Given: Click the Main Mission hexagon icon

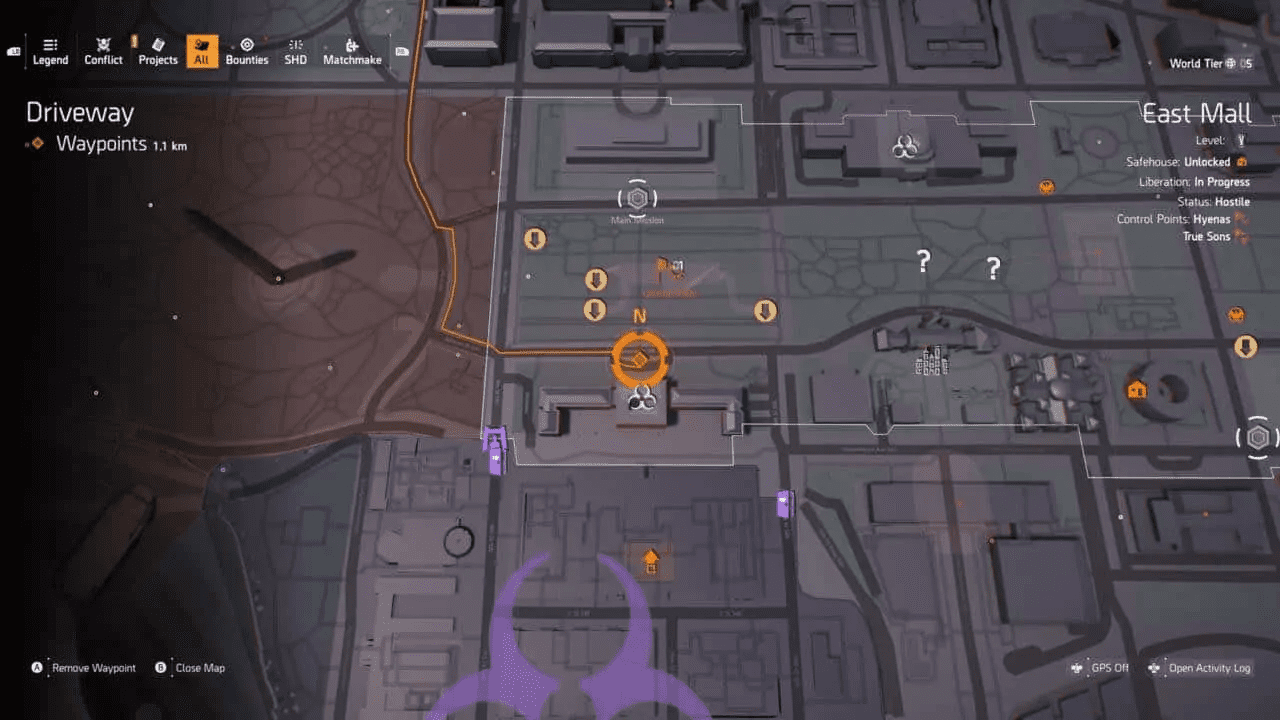Looking at the screenshot, I should click(x=637, y=198).
